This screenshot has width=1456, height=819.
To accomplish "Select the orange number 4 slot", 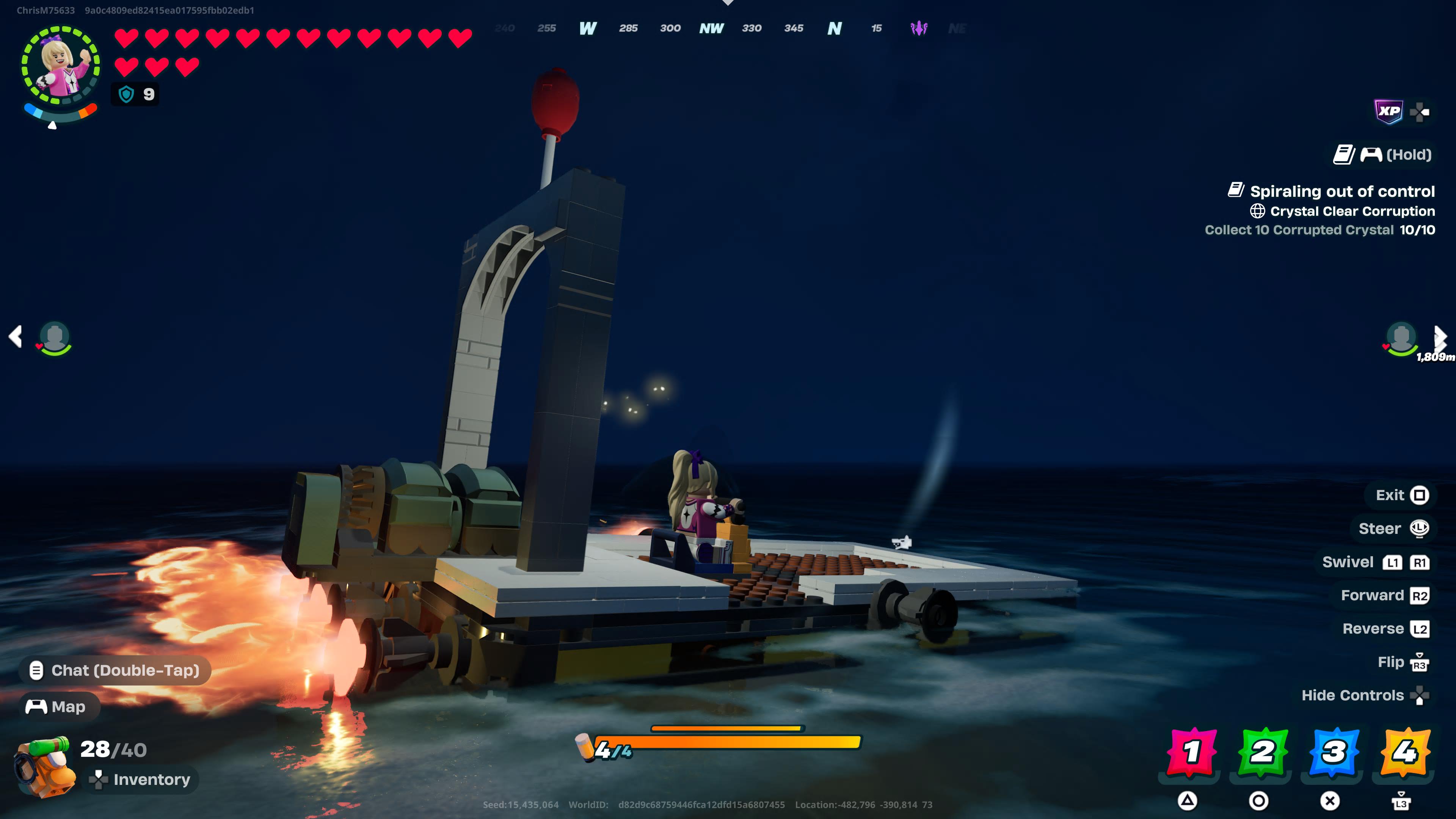I will click(x=1404, y=752).
